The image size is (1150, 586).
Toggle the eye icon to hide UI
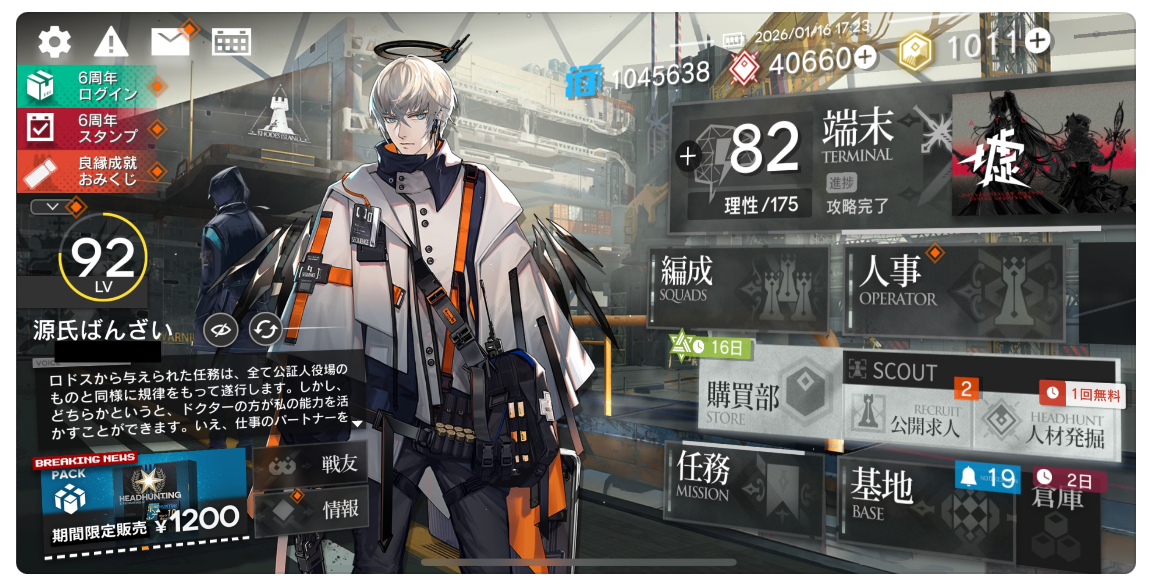220,329
